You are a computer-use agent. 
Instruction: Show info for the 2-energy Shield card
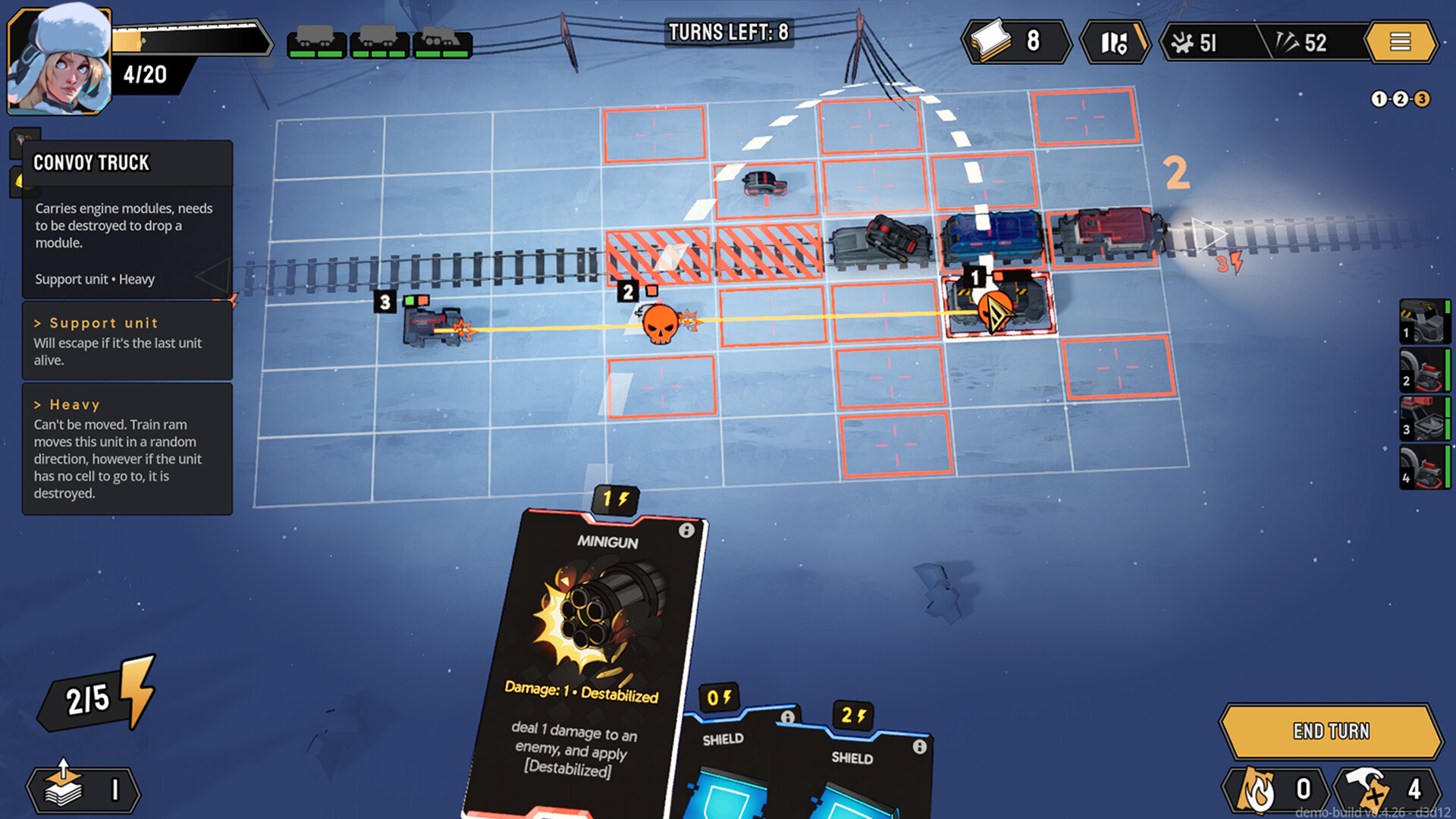coord(919,747)
